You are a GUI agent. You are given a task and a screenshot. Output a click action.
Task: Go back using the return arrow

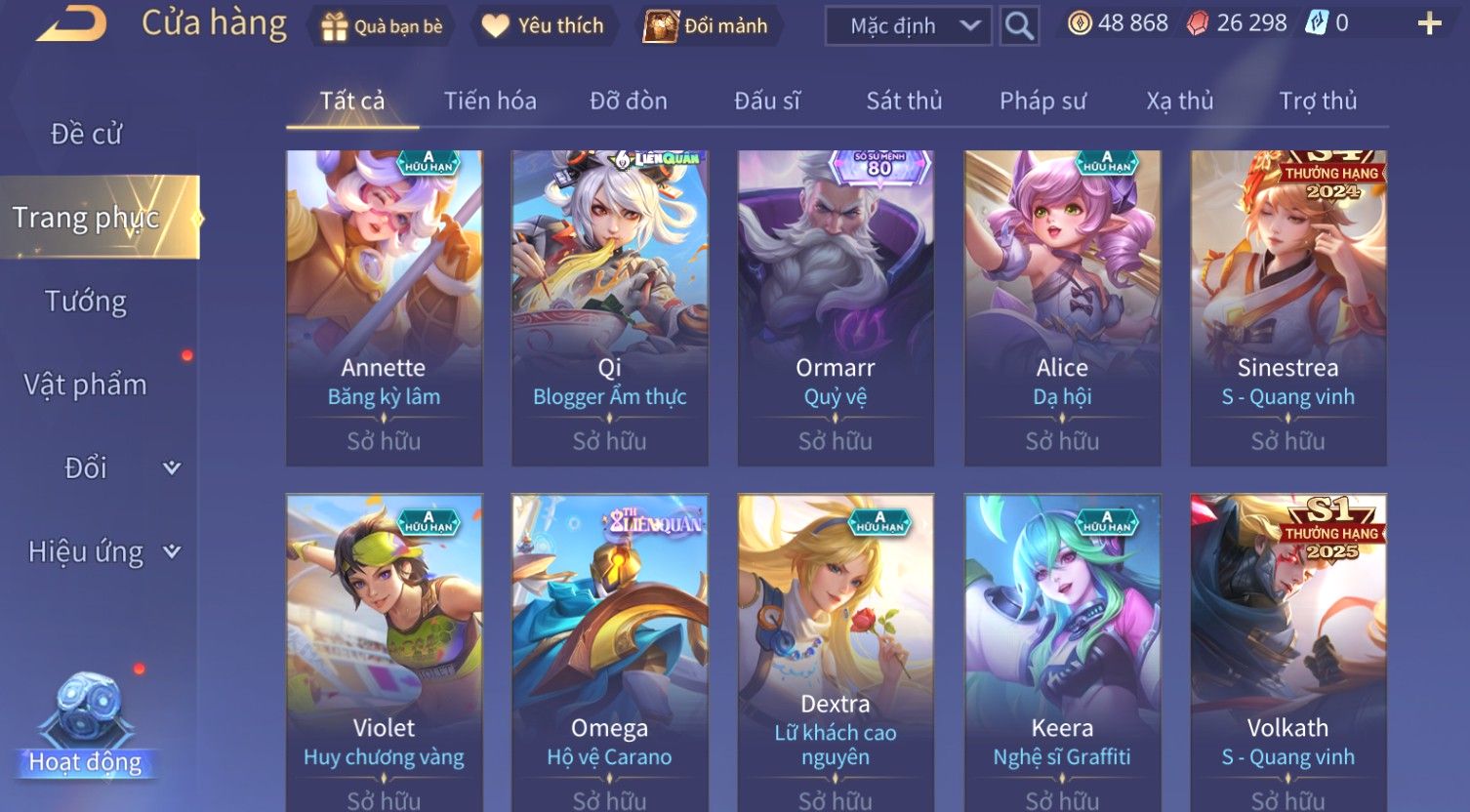71,23
